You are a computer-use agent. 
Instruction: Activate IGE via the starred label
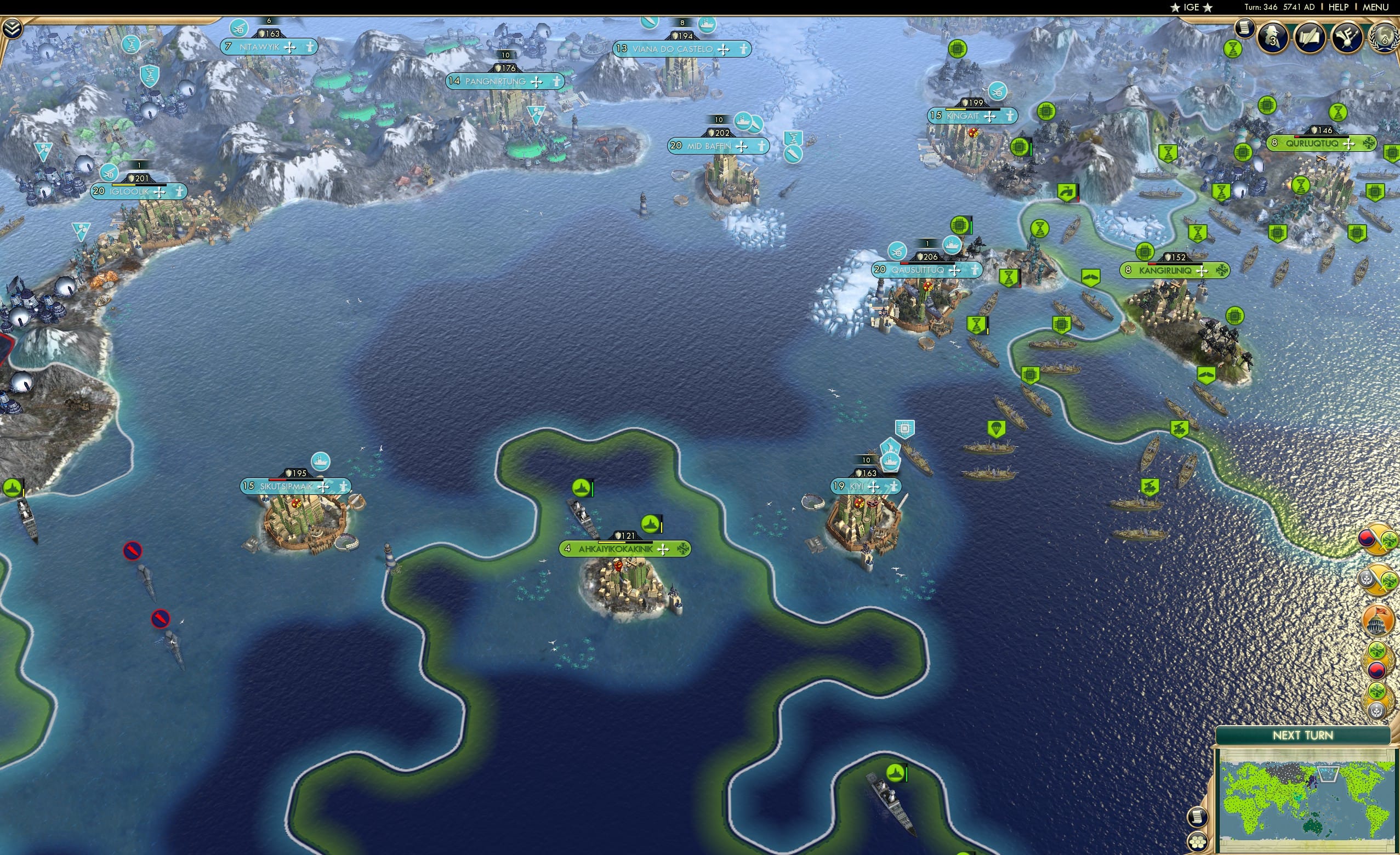[x=1191, y=7]
